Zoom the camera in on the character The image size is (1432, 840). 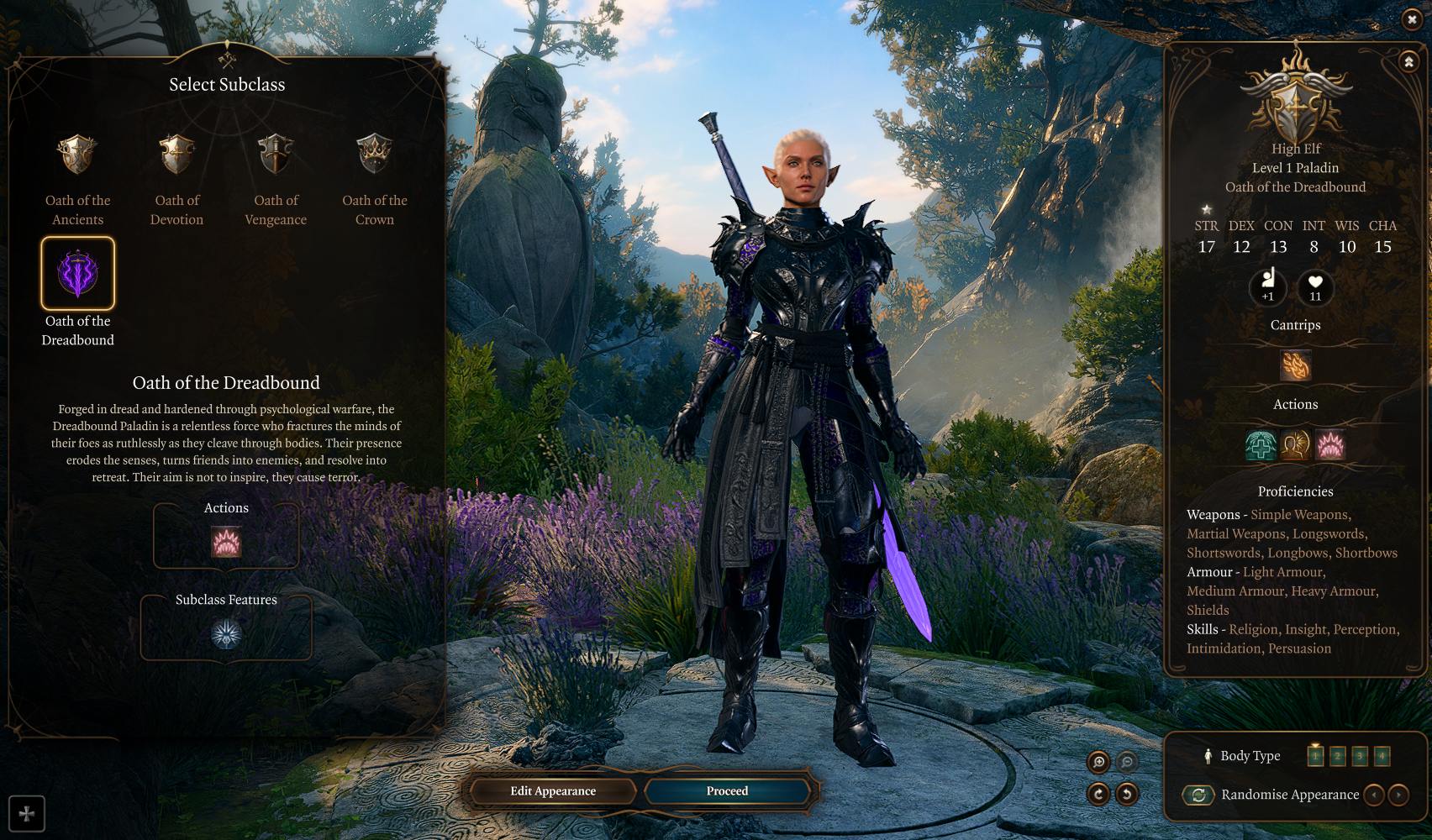1098,762
